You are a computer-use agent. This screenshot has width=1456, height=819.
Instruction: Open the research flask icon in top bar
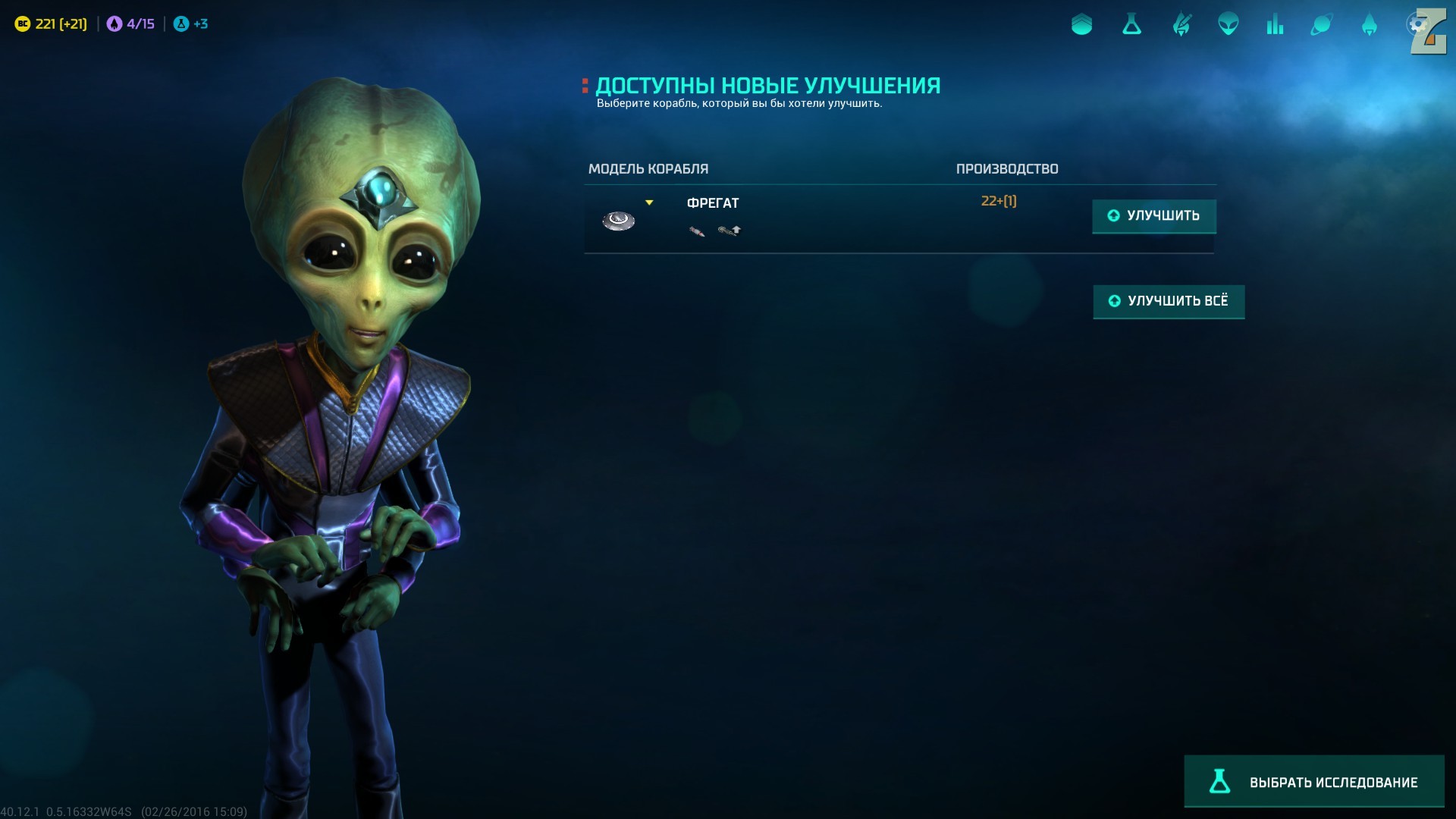[1131, 25]
